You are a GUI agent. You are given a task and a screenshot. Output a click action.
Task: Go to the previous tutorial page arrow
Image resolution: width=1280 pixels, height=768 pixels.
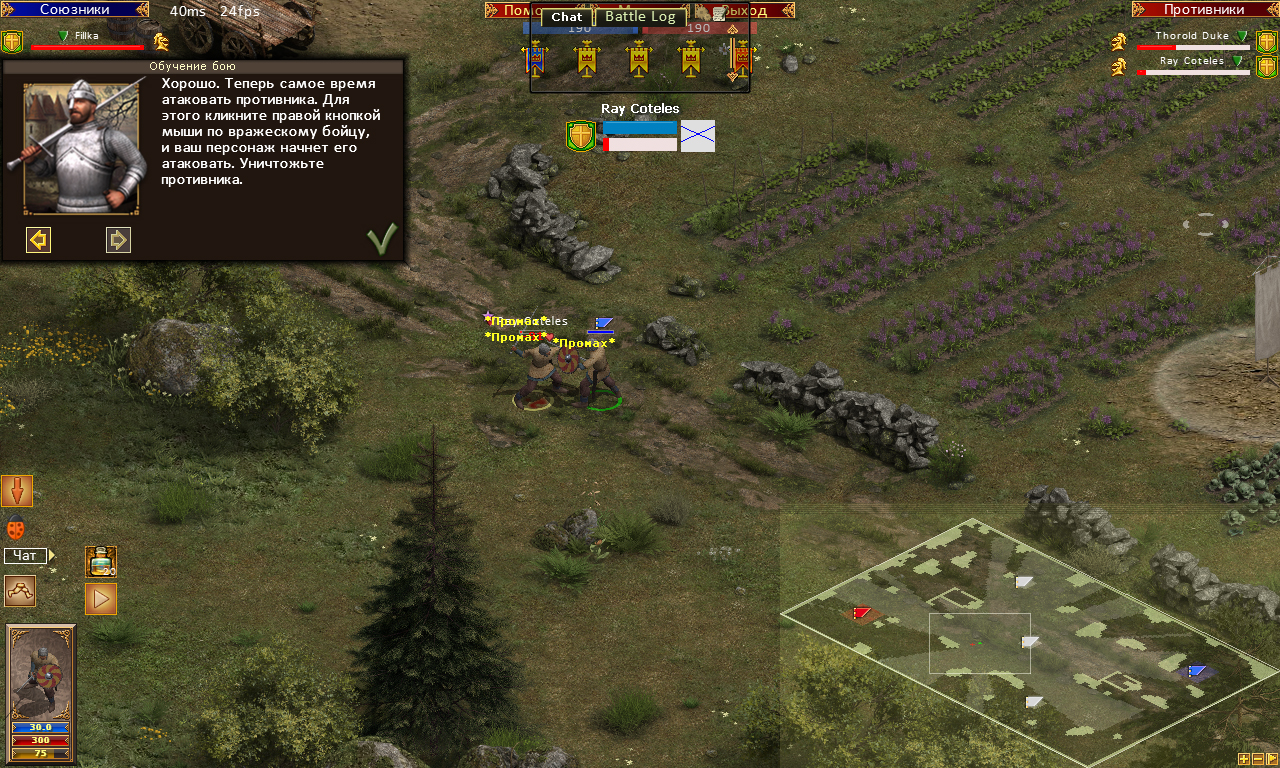tap(38, 240)
